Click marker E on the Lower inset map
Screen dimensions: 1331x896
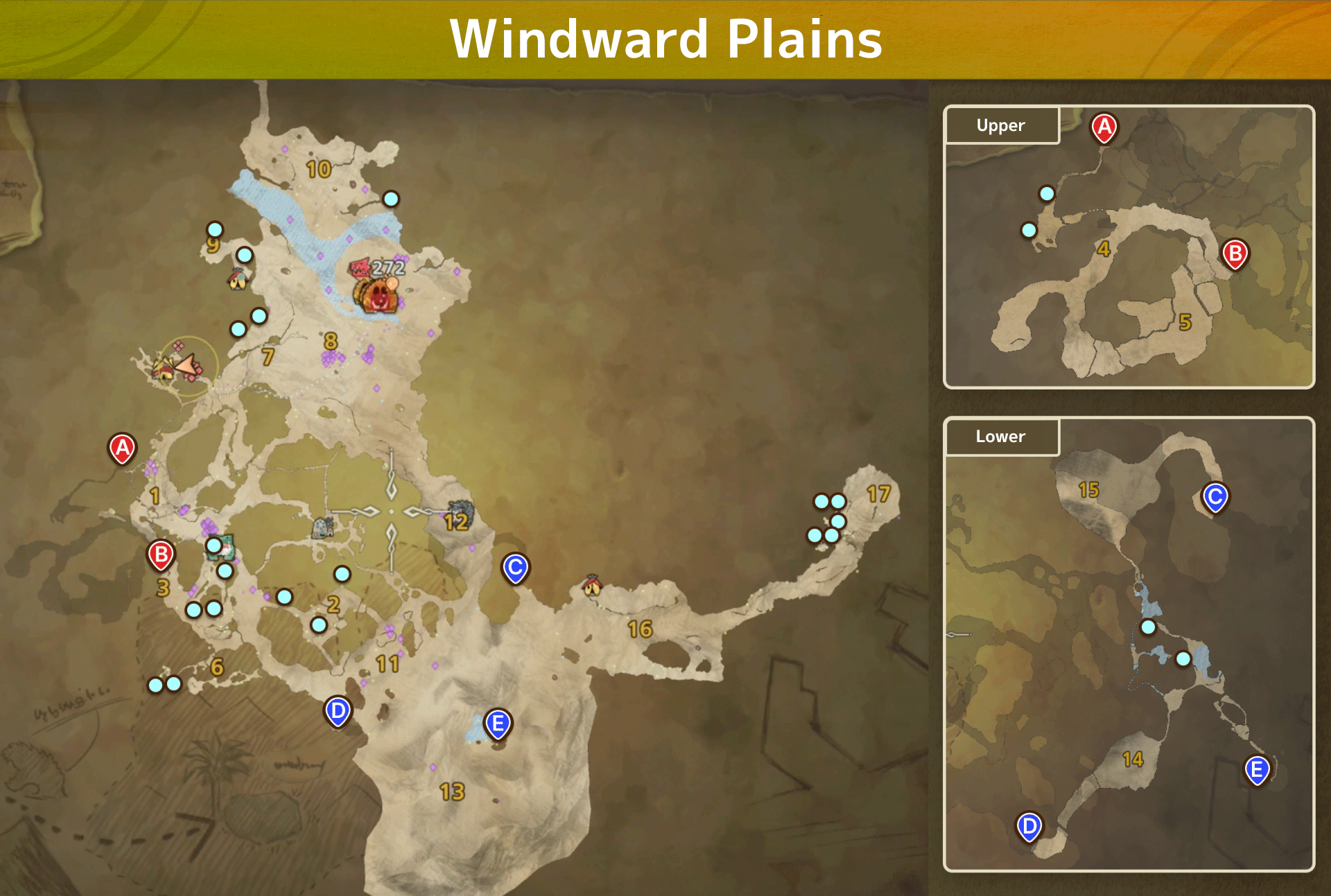click(x=1258, y=769)
